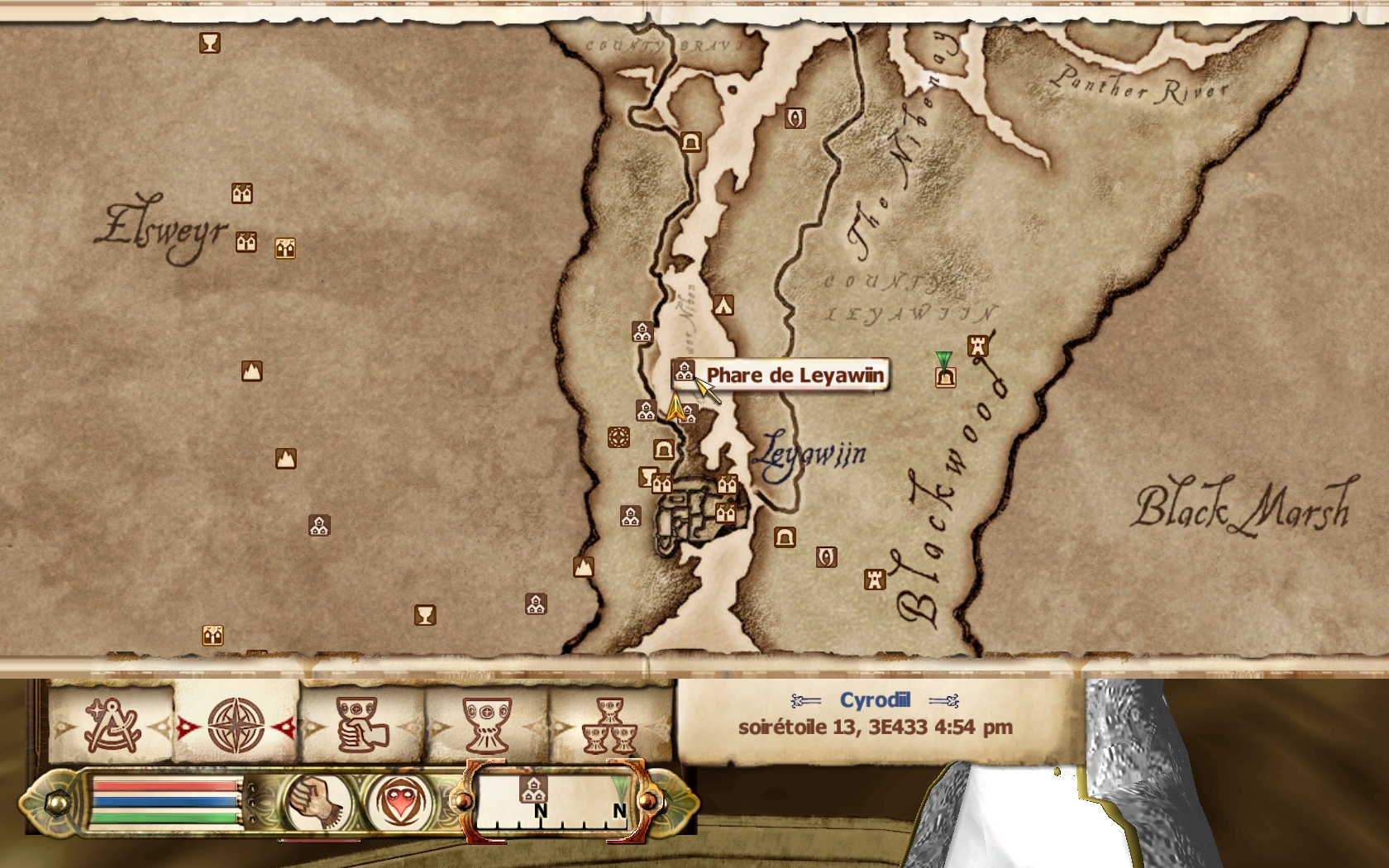This screenshot has width=1389, height=868.
Task: Select the world map compass rose tab
Action: 236,725
